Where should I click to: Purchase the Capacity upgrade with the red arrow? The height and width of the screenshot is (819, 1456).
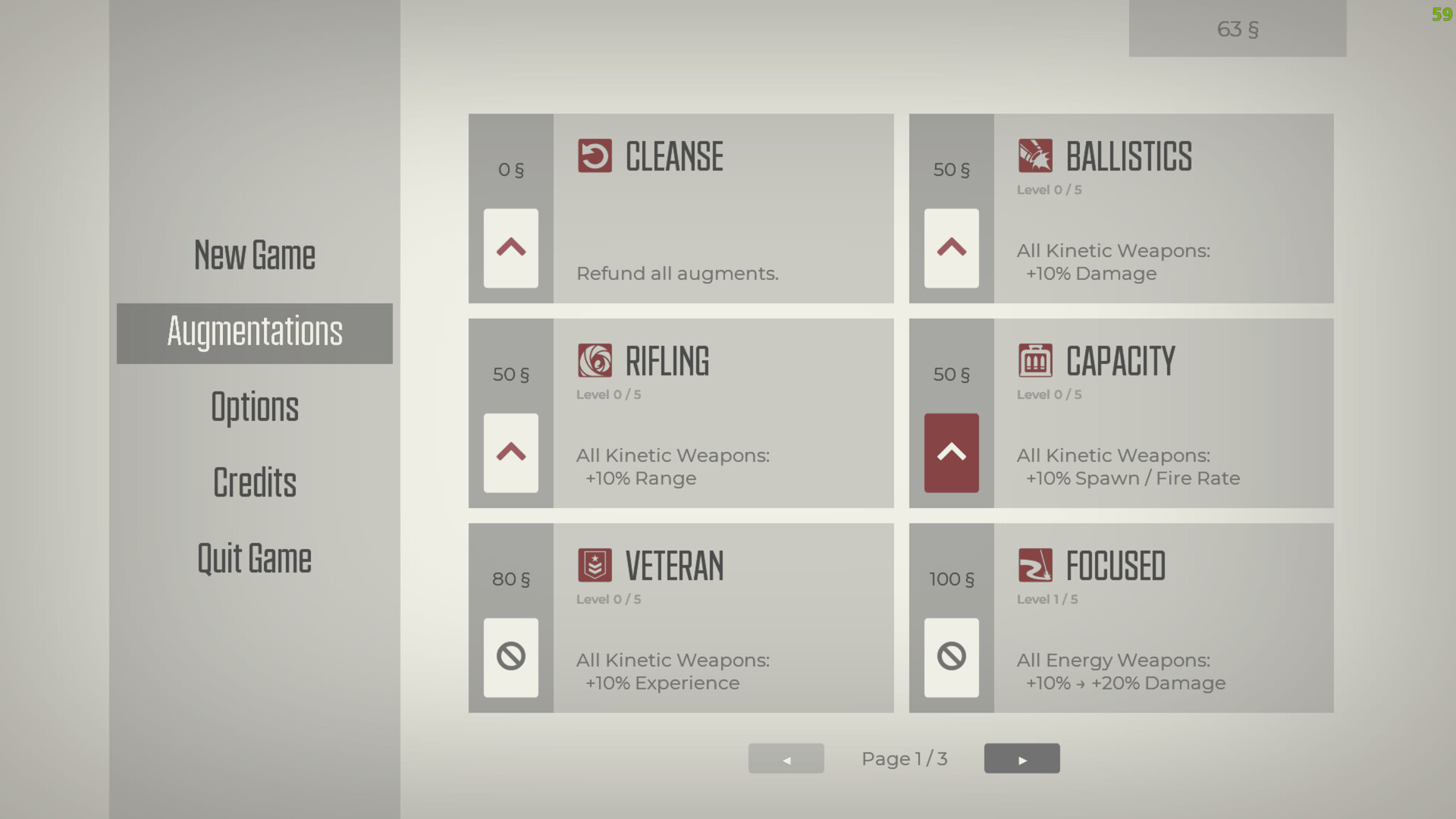(950, 453)
